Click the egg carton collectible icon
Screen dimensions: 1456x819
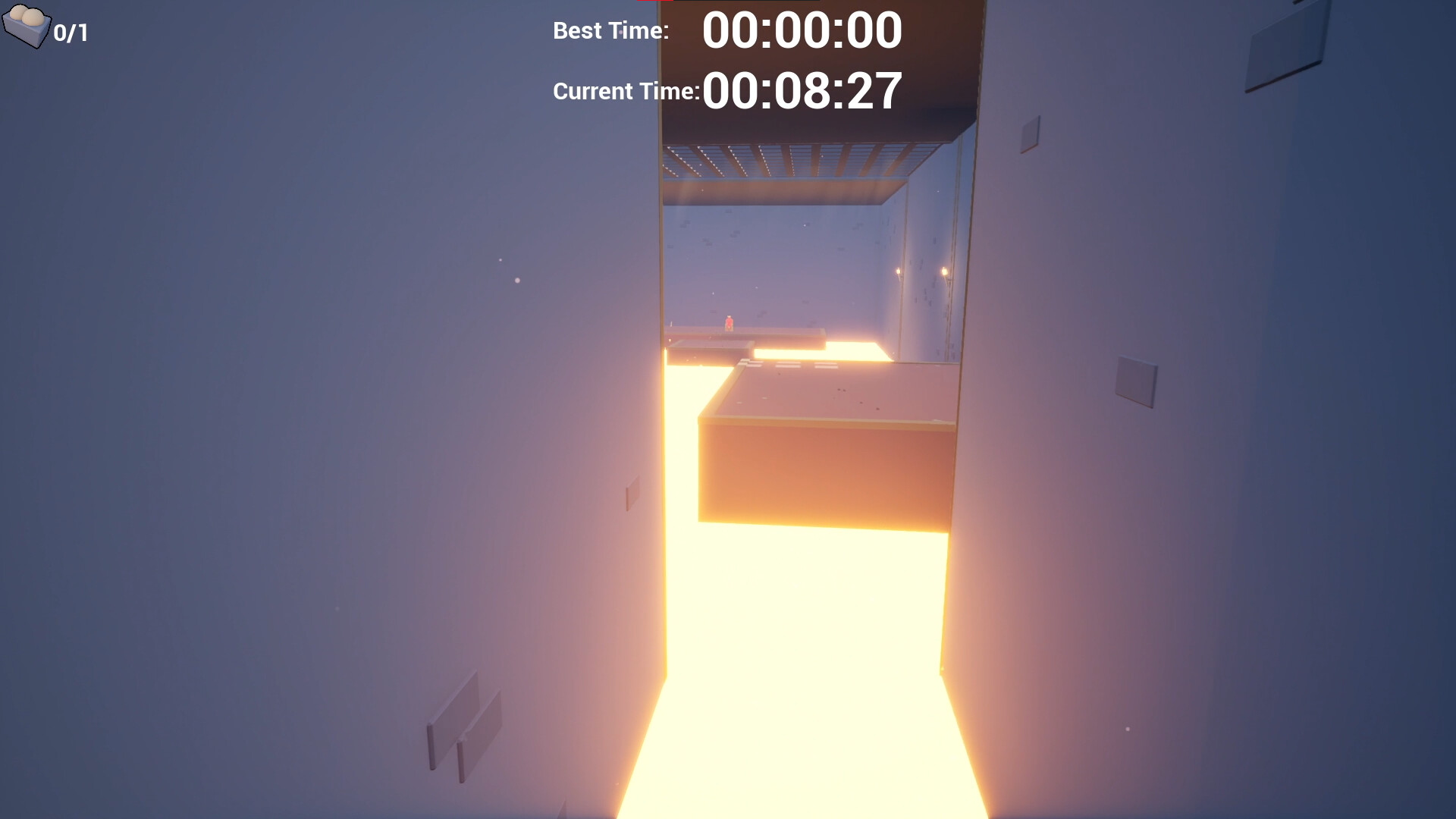pos(27,27)
